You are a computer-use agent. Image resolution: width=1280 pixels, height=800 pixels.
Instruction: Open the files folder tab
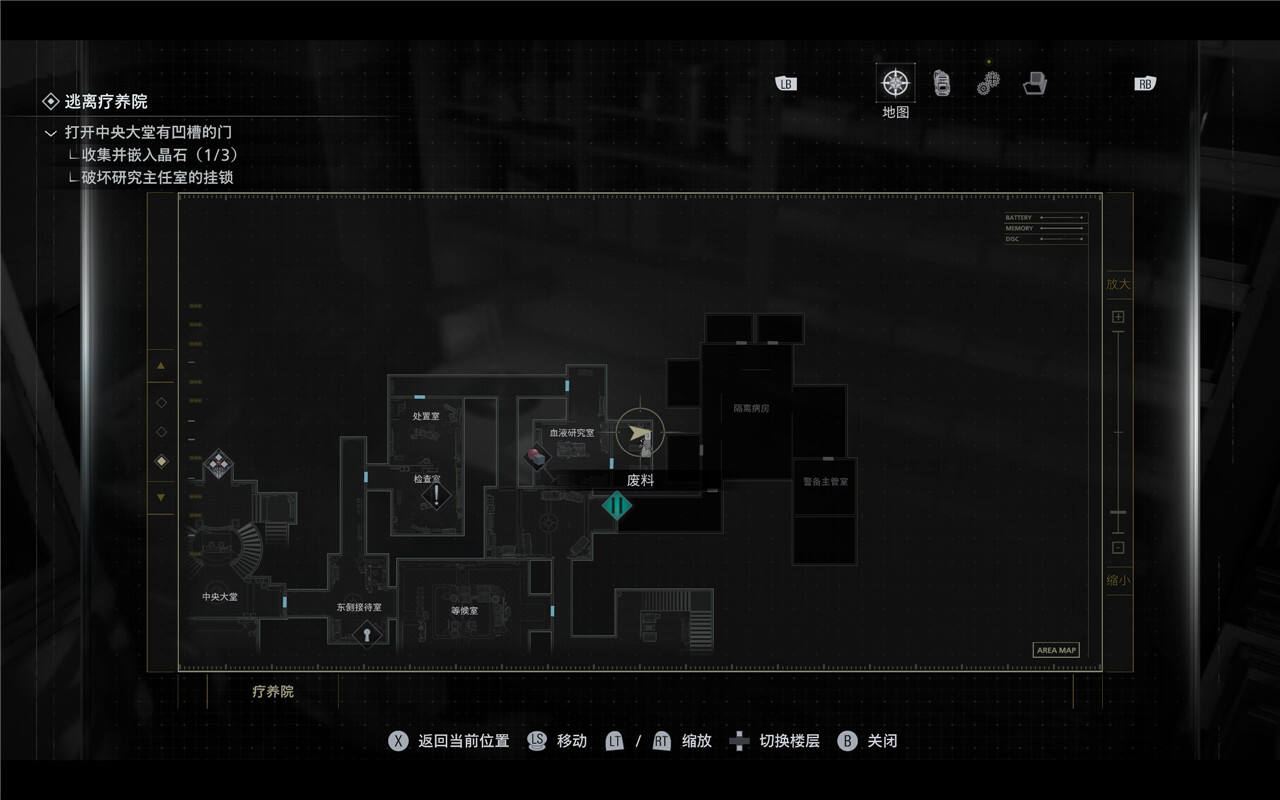pyautogui.click(x=1035, y=84)
